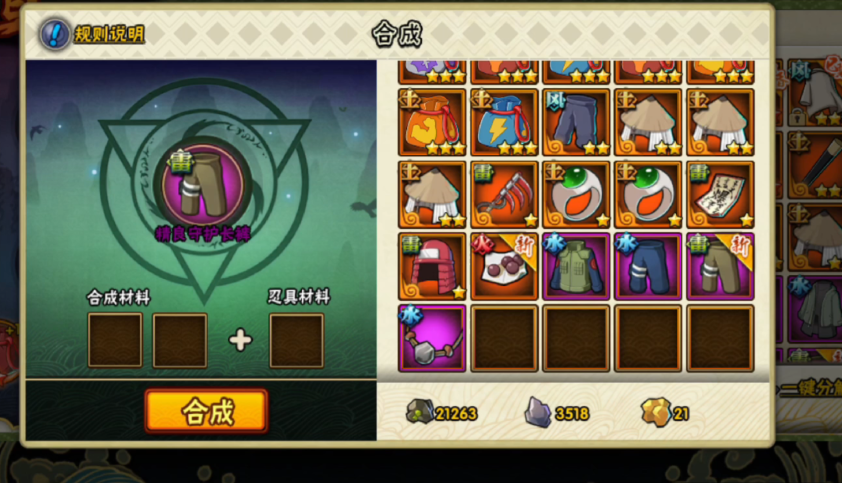Select the green flak vest item

click(x=577, y=266)
